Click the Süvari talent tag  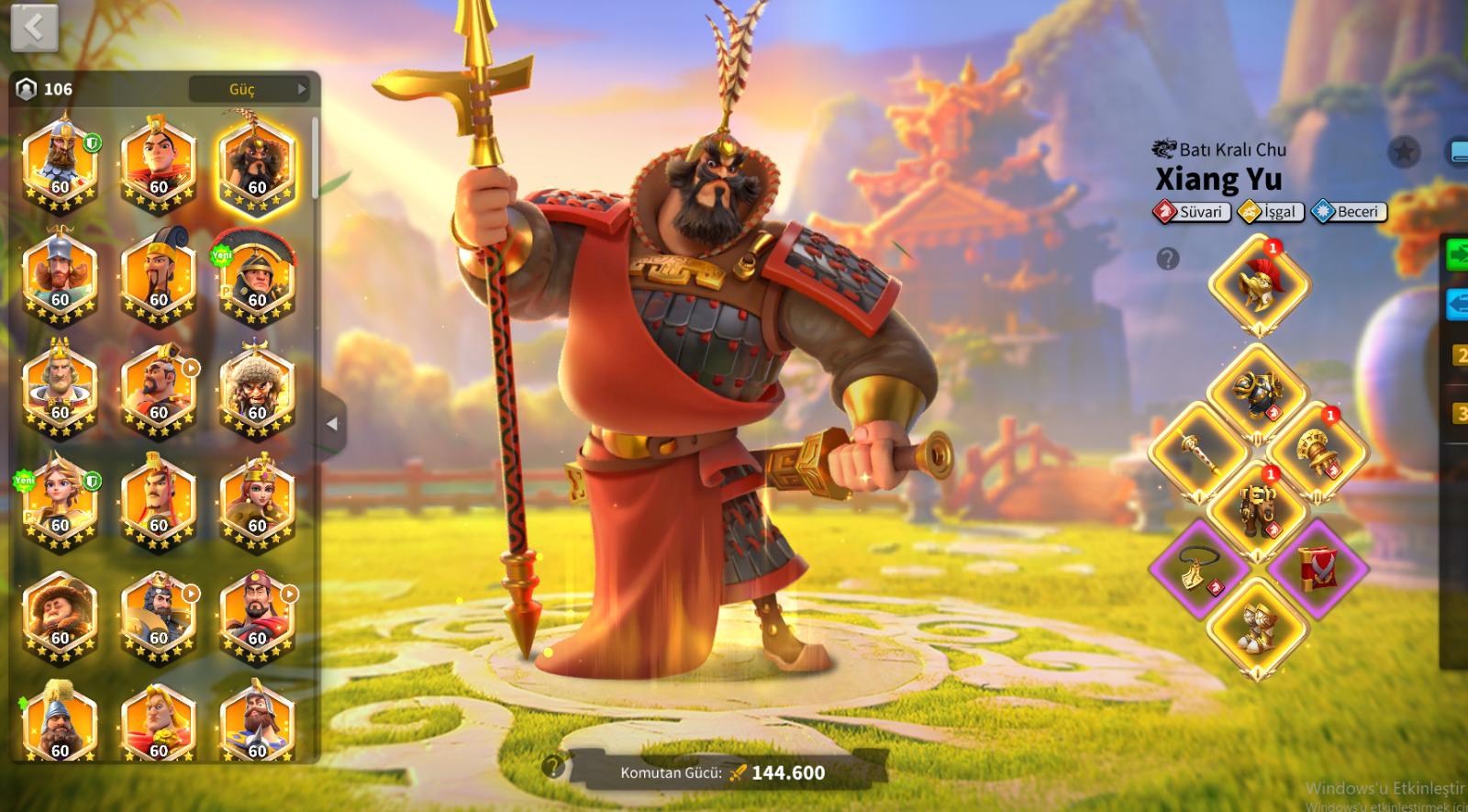[x=1192, y=212]
